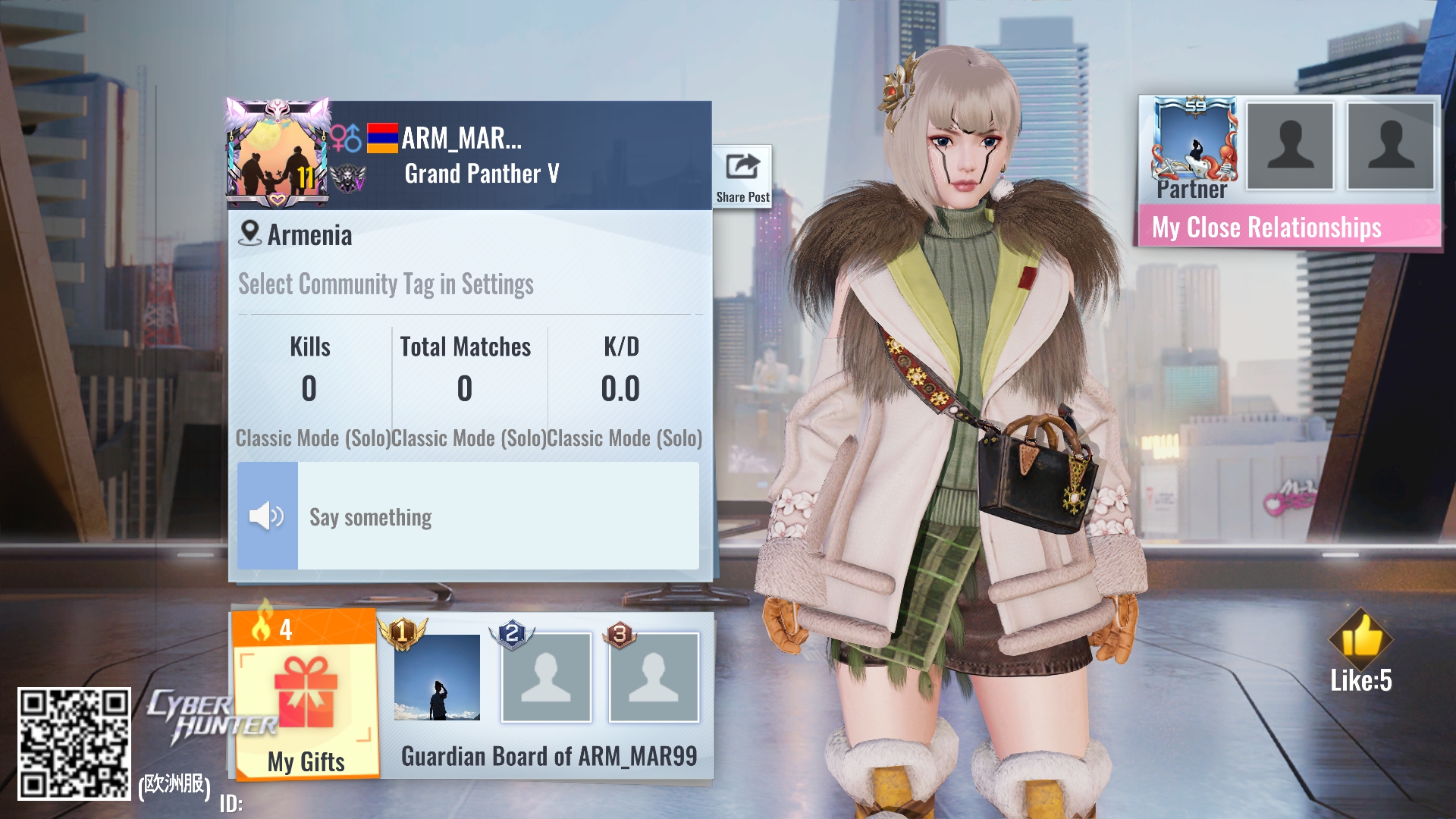Click the Say something message field
The height and width of the screenshot is (819, 1456).
click(497, 516)
